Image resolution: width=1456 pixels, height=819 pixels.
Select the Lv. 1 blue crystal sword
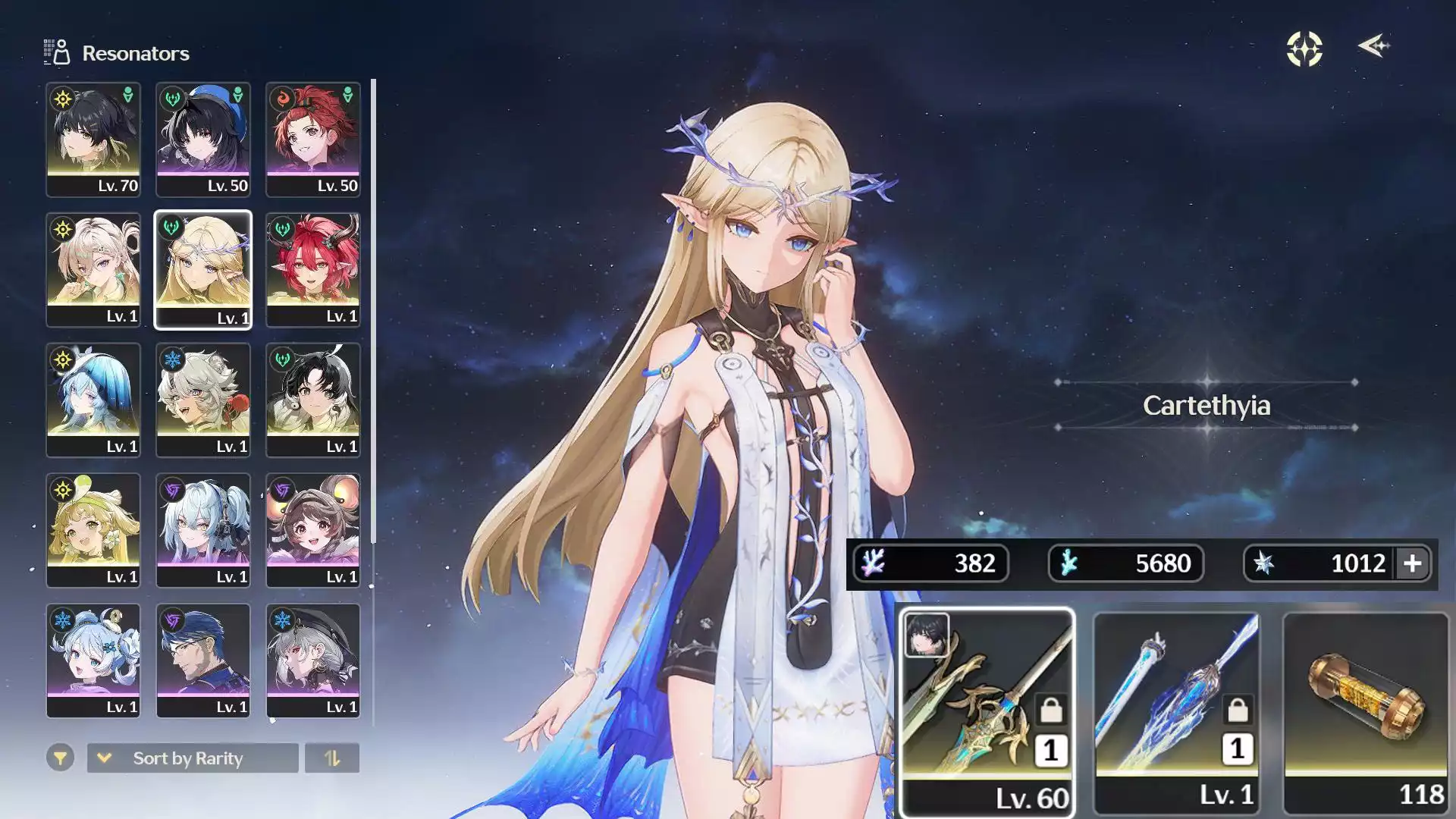pos(1176,711)
